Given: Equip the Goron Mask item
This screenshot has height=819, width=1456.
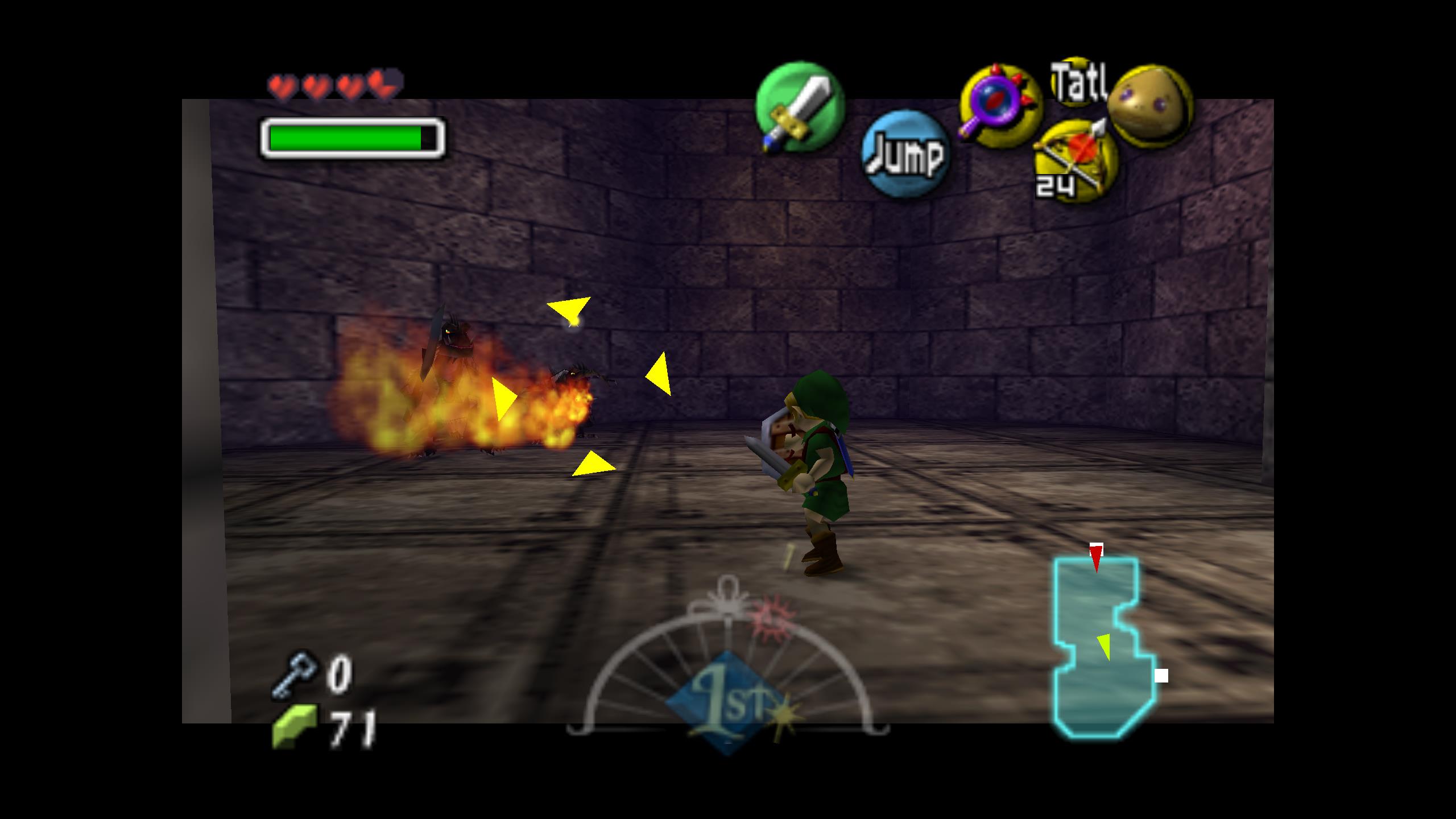Looking at the screenshot, I should click(x=1150, y=106).
